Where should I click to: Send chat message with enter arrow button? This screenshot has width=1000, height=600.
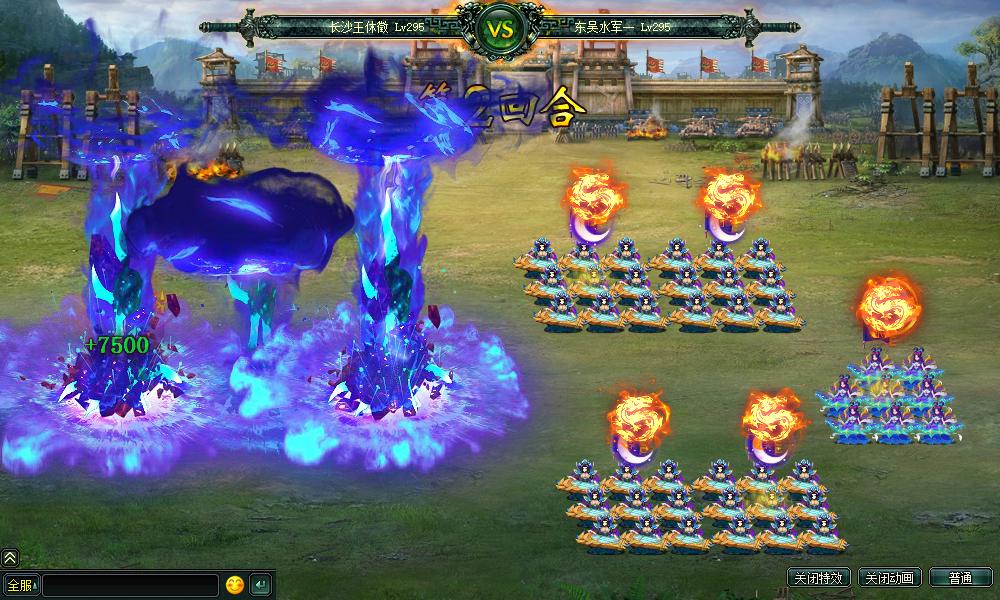coord(260,584)
